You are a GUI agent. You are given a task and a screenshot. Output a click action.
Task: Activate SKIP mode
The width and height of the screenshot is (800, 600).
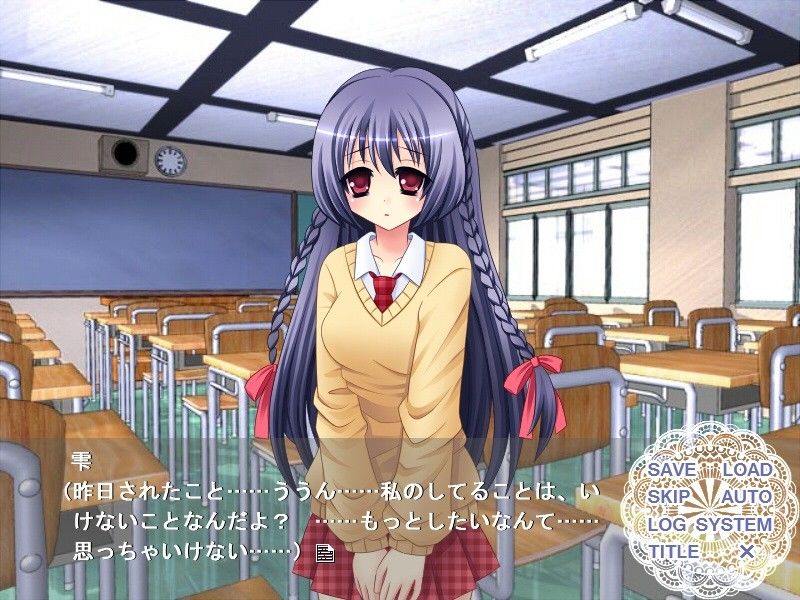[669, 497]
